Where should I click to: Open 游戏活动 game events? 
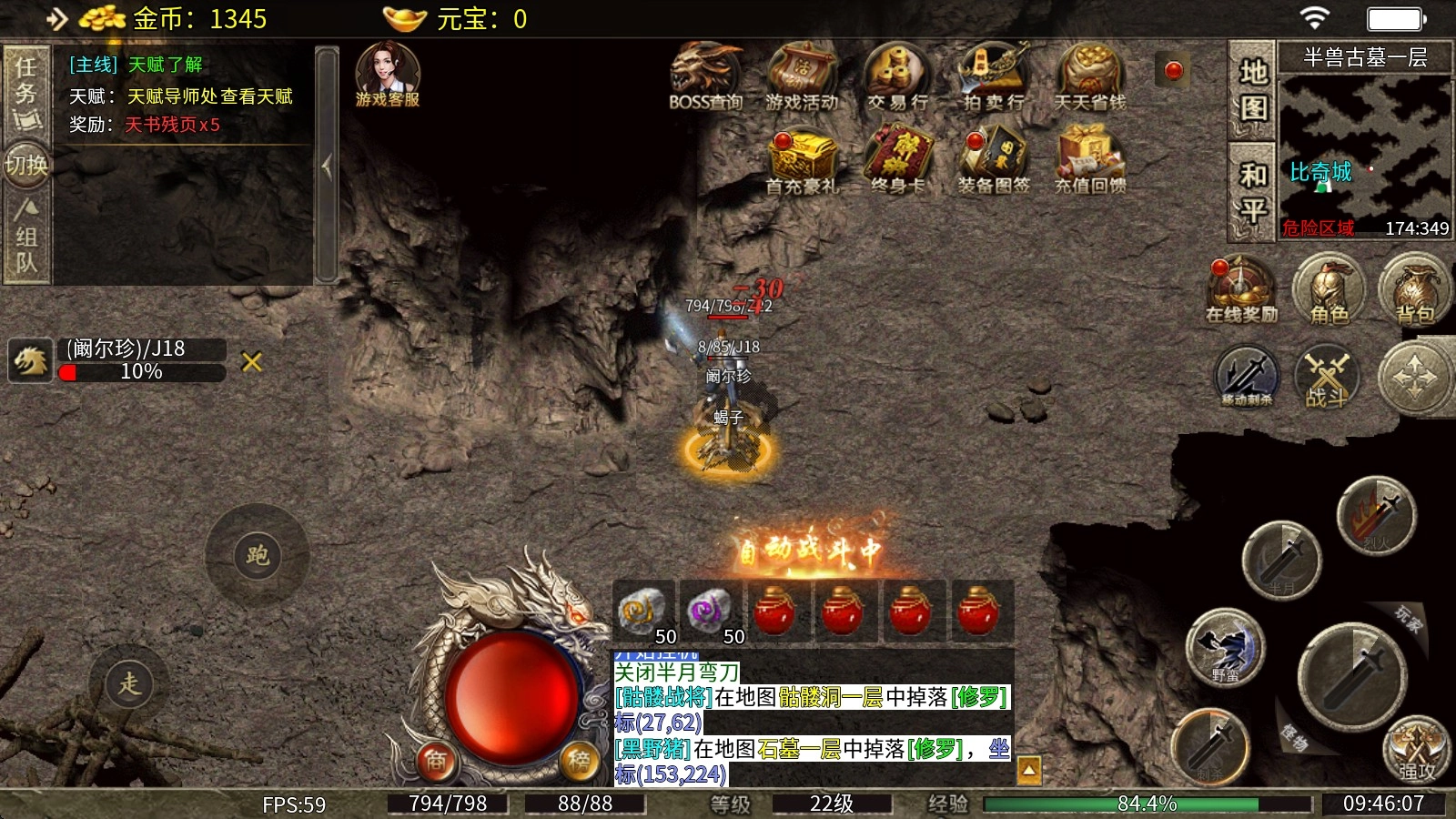pyautogui.click(x=802, y=76)
